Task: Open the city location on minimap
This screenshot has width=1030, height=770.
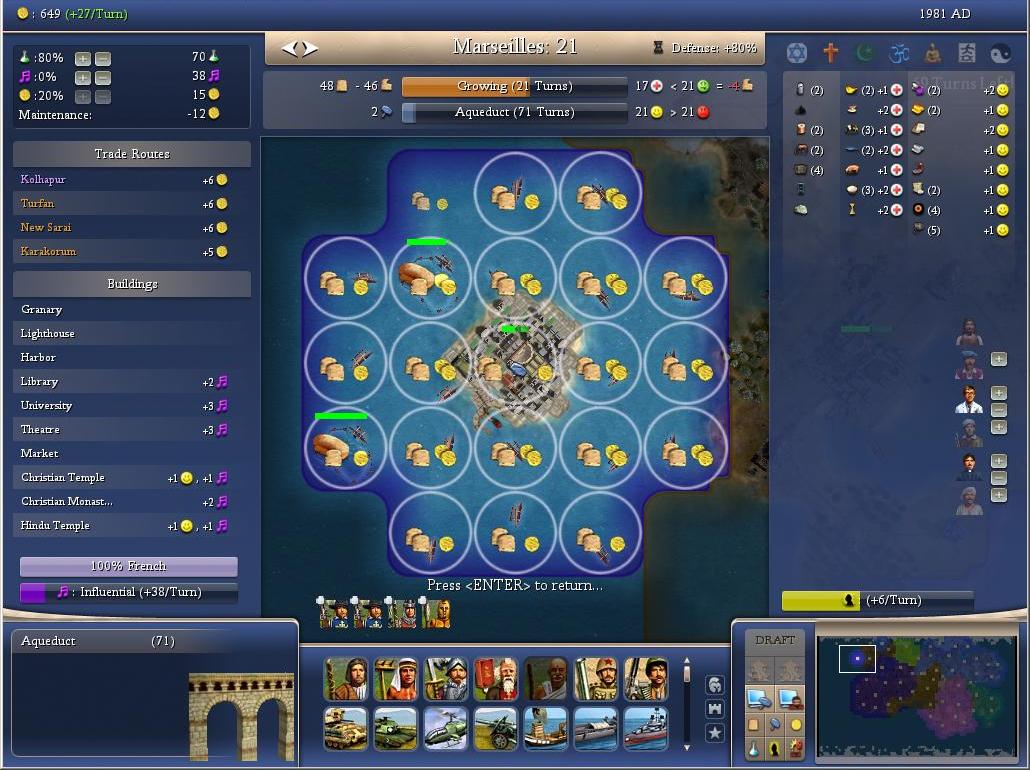Action: pyautogui.click(x=857, y=659)
